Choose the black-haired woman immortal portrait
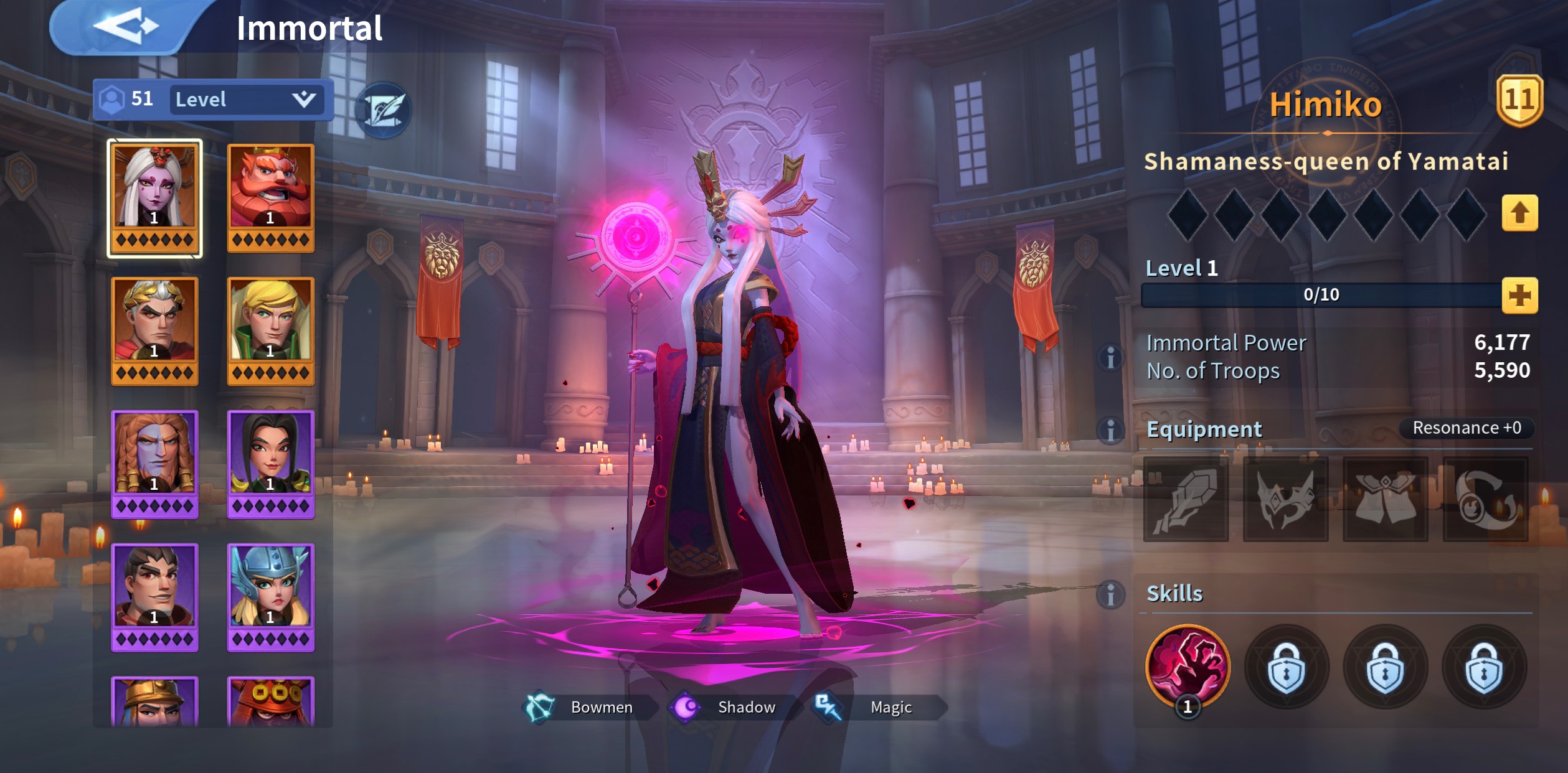Screen dimensions: 1568x773 [270, 464]
